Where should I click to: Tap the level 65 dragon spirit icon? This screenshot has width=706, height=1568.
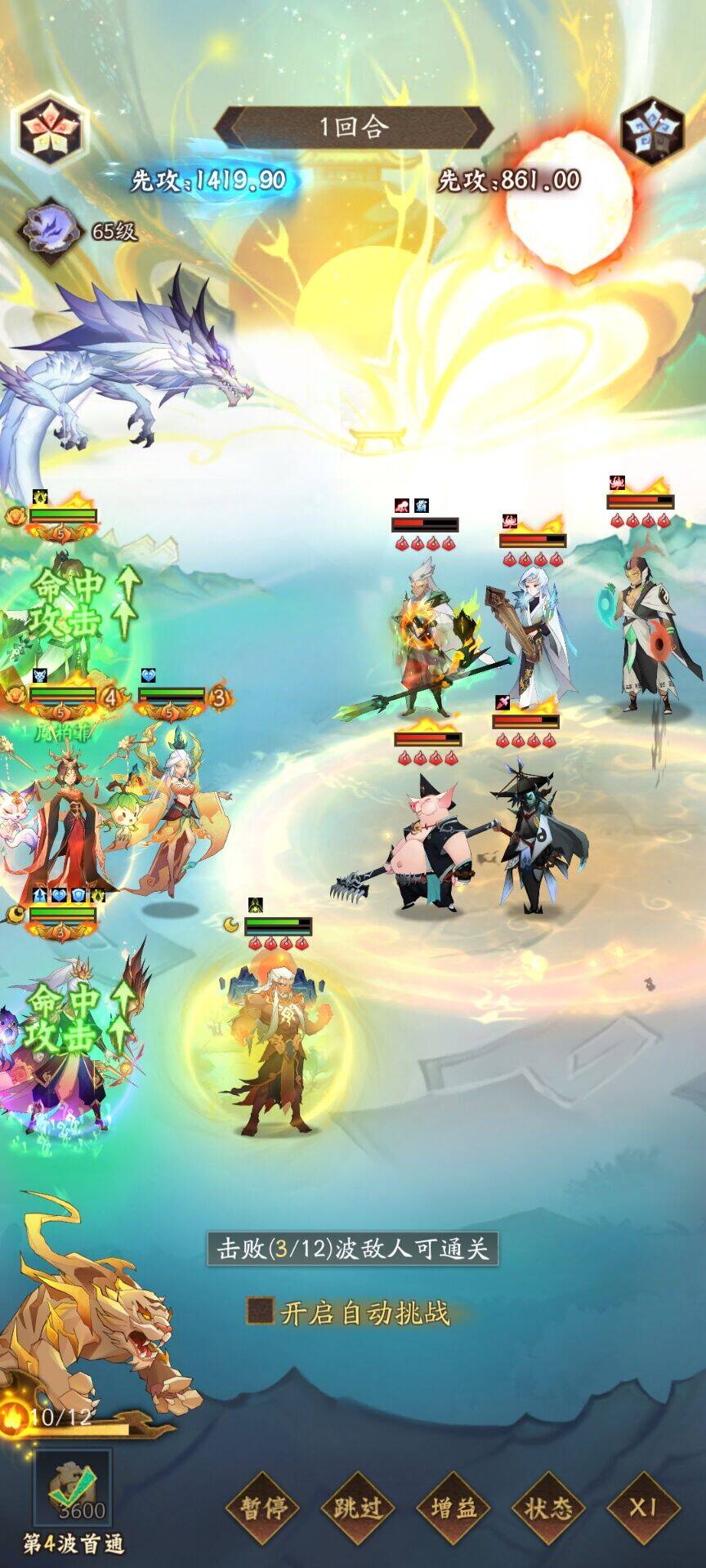point(50,229)
